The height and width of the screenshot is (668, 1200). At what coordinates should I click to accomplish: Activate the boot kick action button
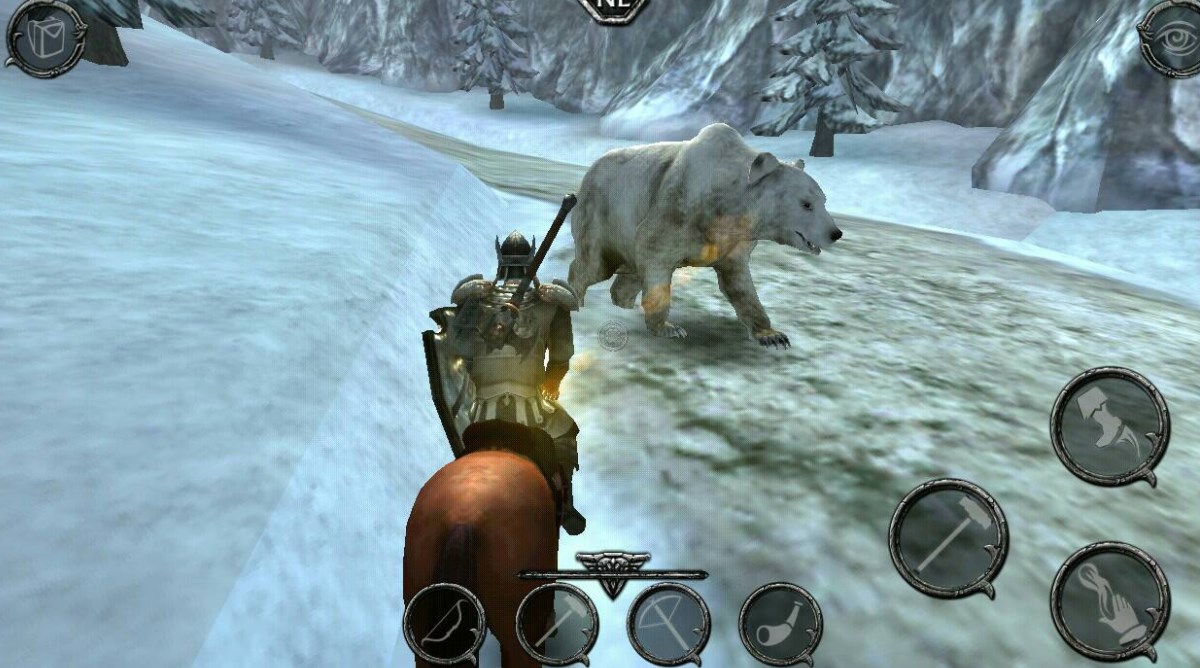[1110, 425]
